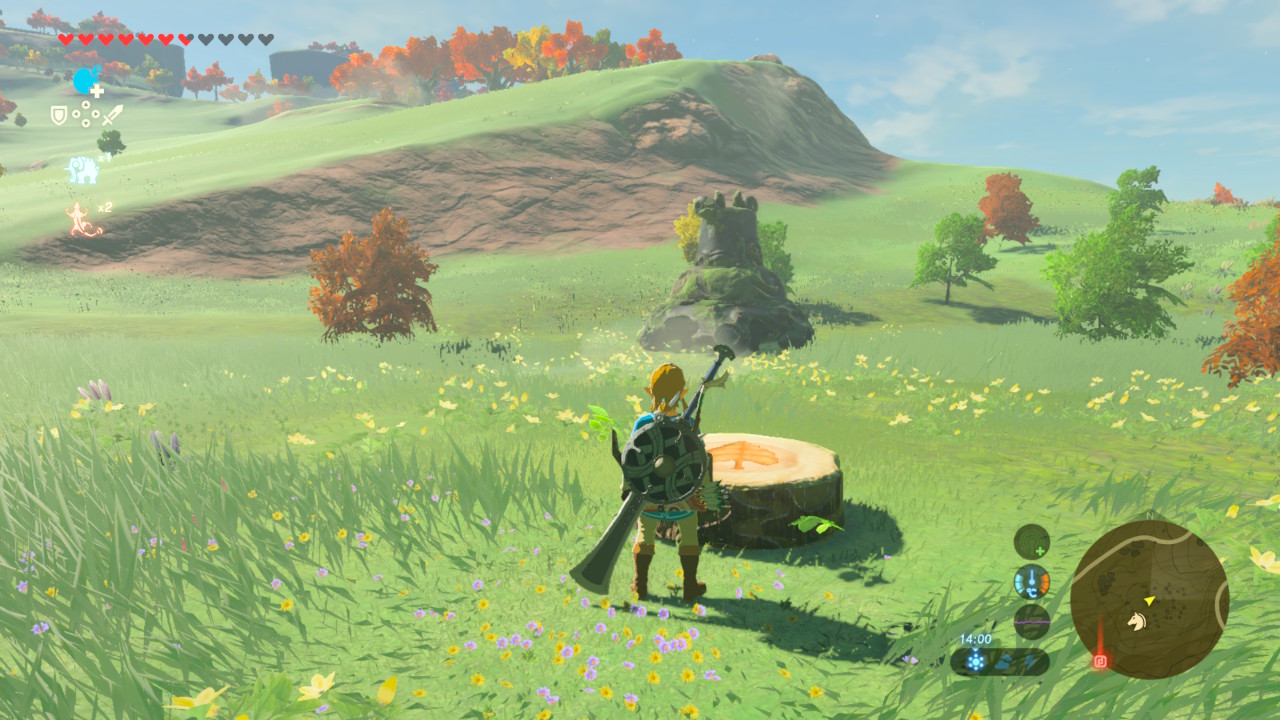
Task: Open the shield quick-select icon
Action: click(x=59, y=116)
